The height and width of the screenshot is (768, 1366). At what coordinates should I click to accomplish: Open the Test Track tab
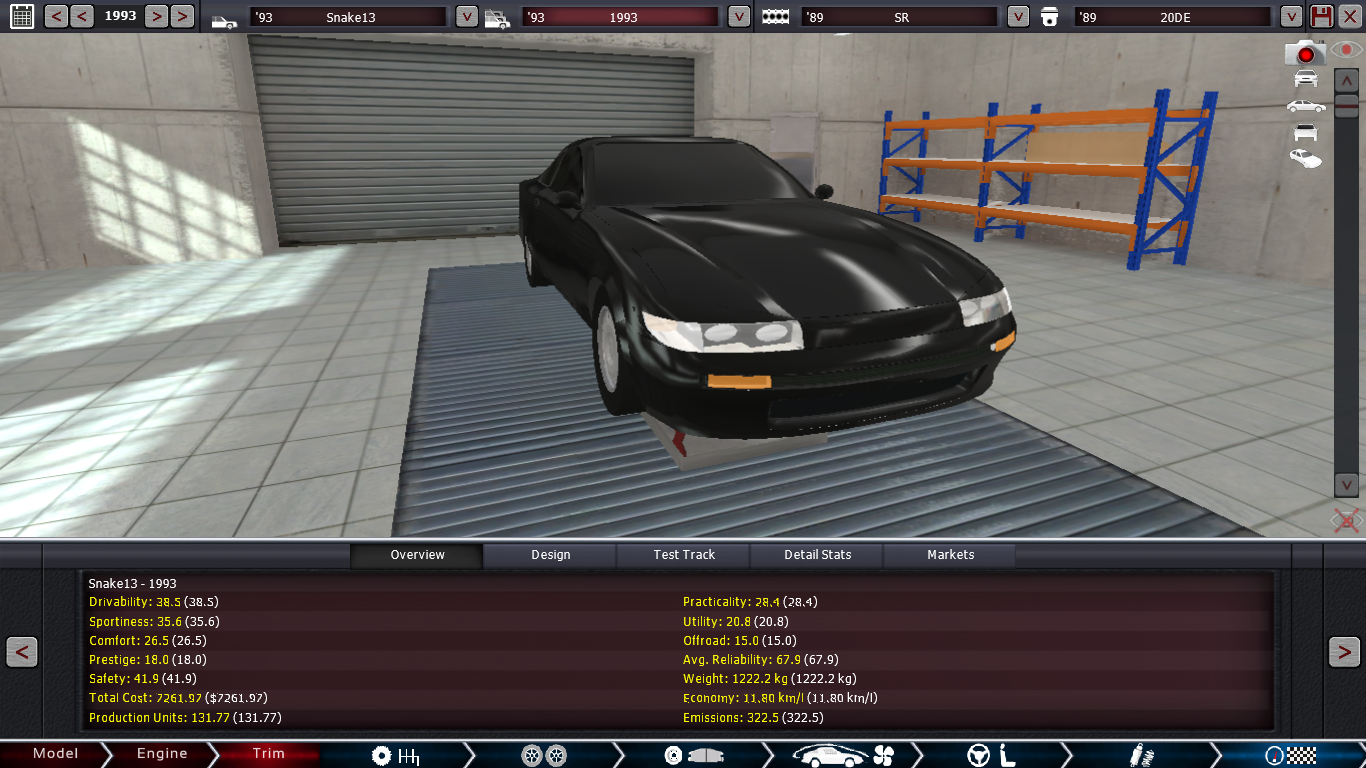684,555
